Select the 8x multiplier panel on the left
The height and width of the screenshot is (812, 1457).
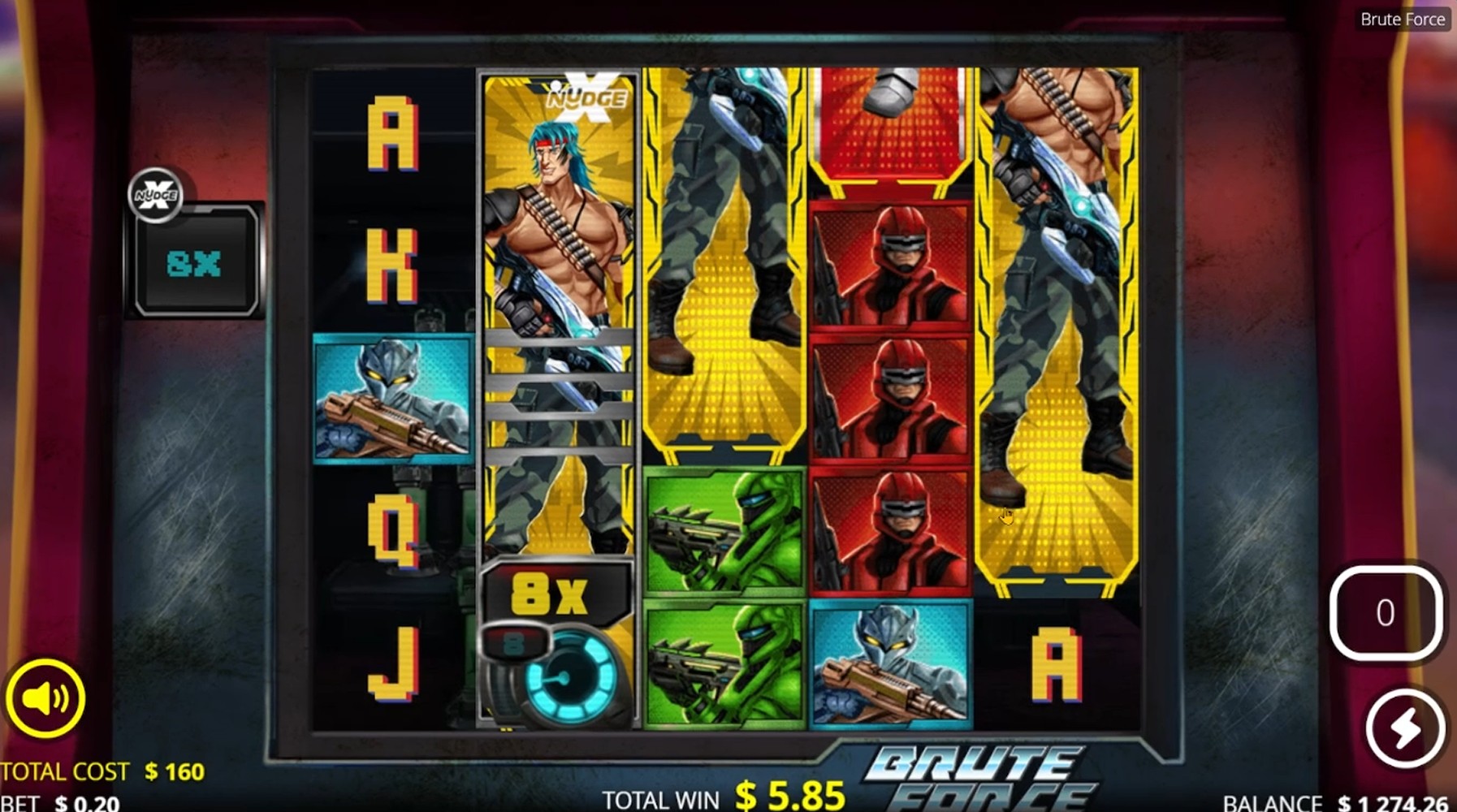tap(193, 260)
